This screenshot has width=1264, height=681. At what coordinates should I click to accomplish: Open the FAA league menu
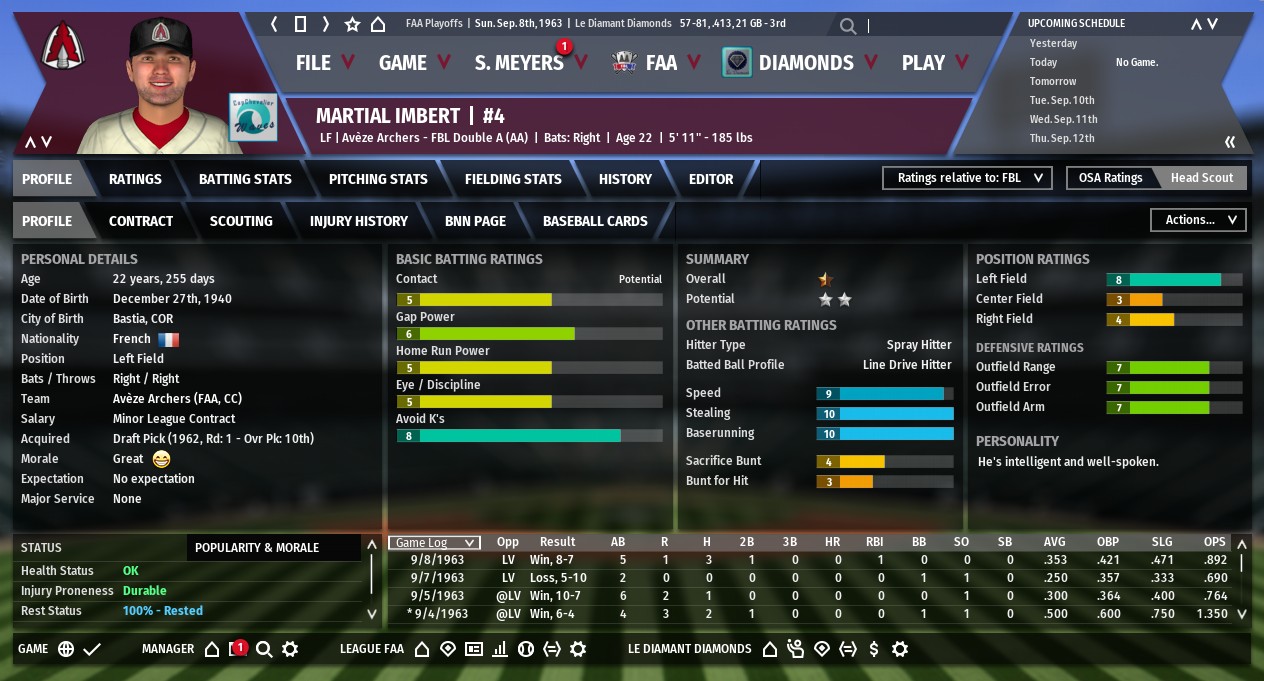[x=660, y=63]
